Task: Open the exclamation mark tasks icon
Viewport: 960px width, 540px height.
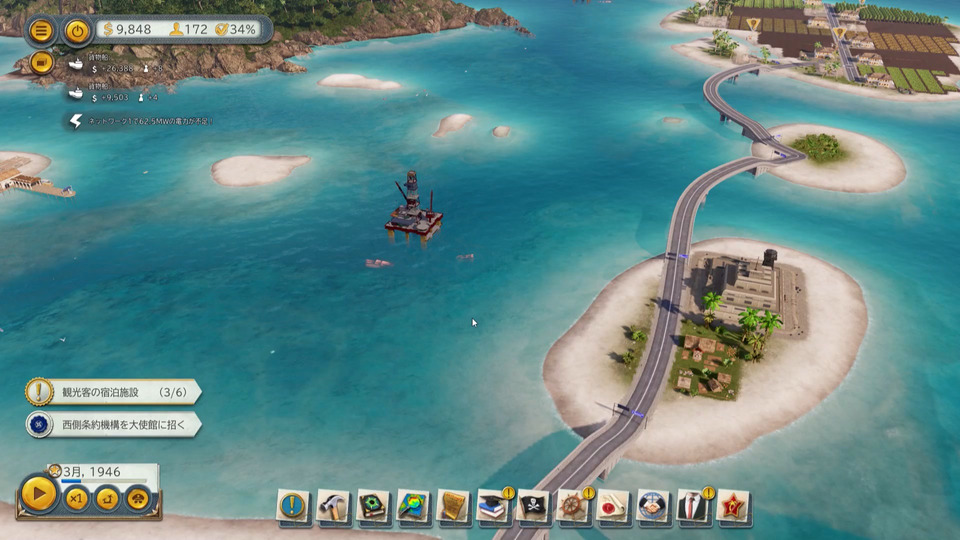Action: [293, 505]
